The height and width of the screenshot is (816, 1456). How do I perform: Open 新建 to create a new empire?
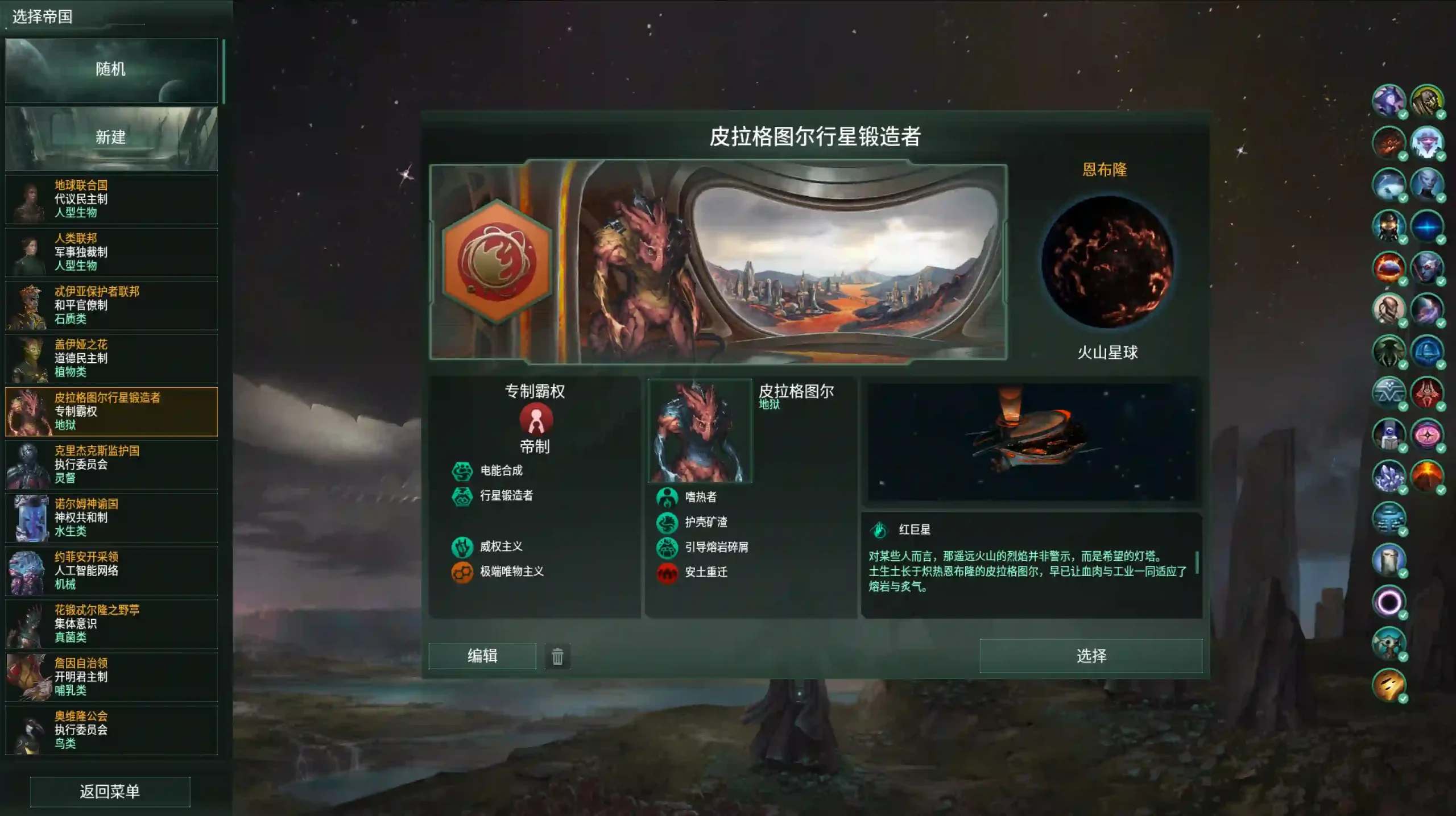point(111,136)
